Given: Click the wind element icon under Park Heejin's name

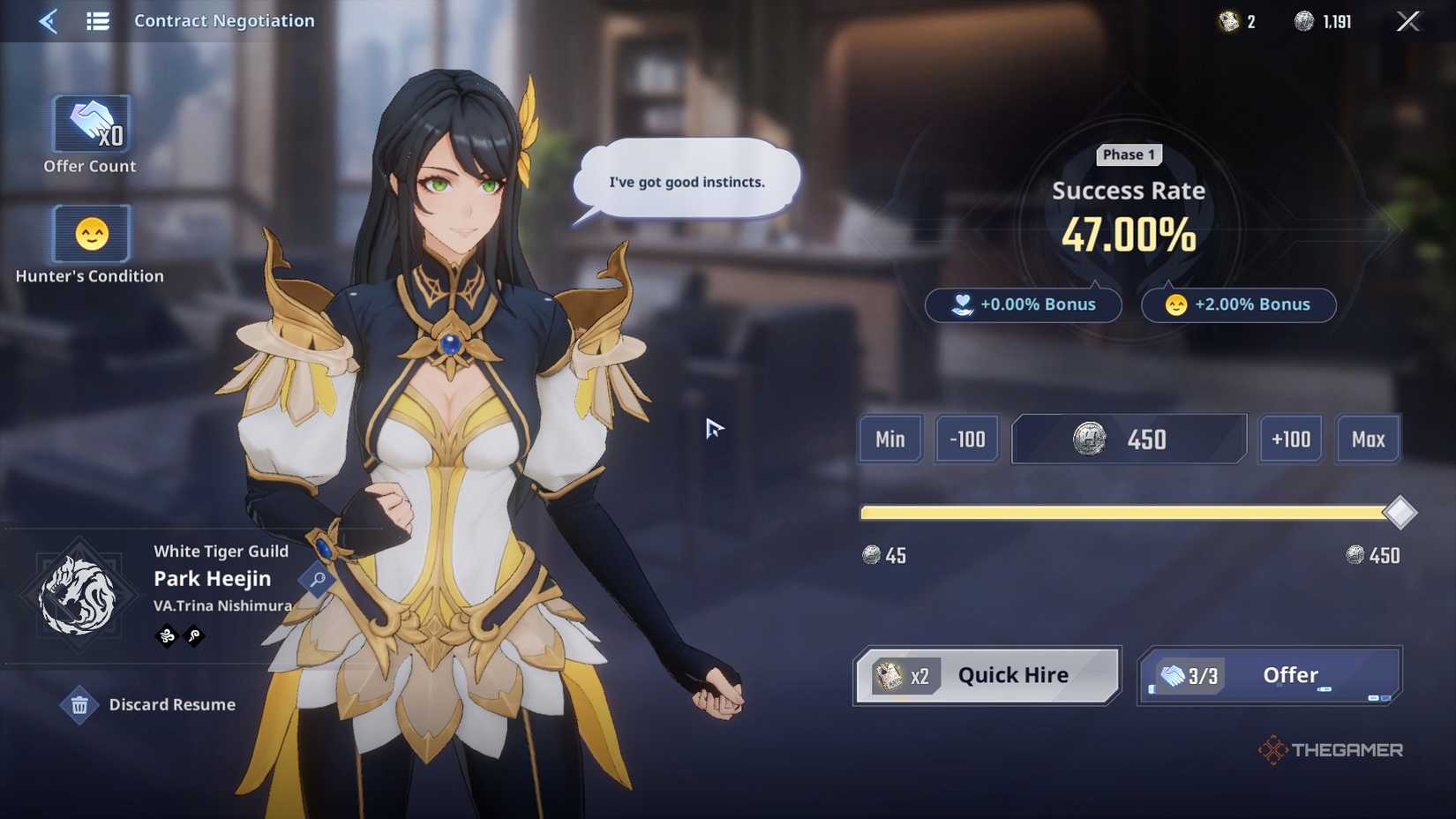Looking at the screenshot, I should coord(165,636).
